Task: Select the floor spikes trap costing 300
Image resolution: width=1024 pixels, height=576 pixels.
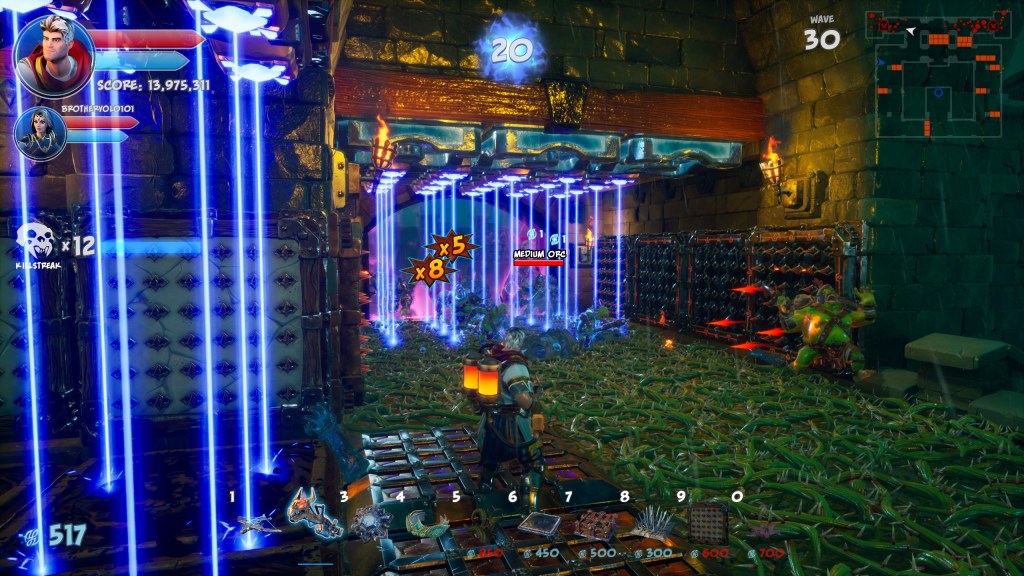Action: pyautogui.click(x=653, y=522)
